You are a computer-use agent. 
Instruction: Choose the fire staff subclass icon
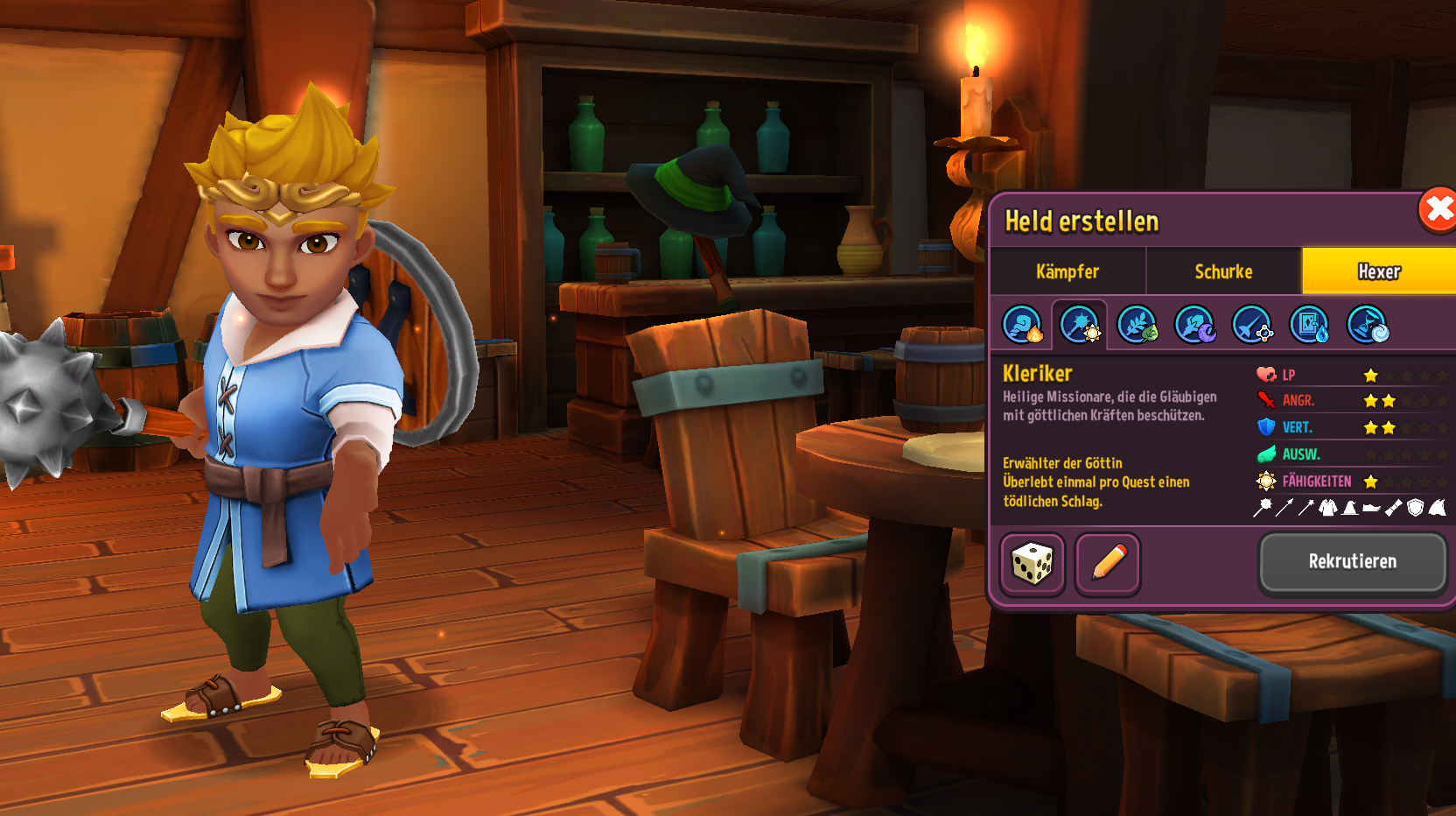coord(1022,325)
